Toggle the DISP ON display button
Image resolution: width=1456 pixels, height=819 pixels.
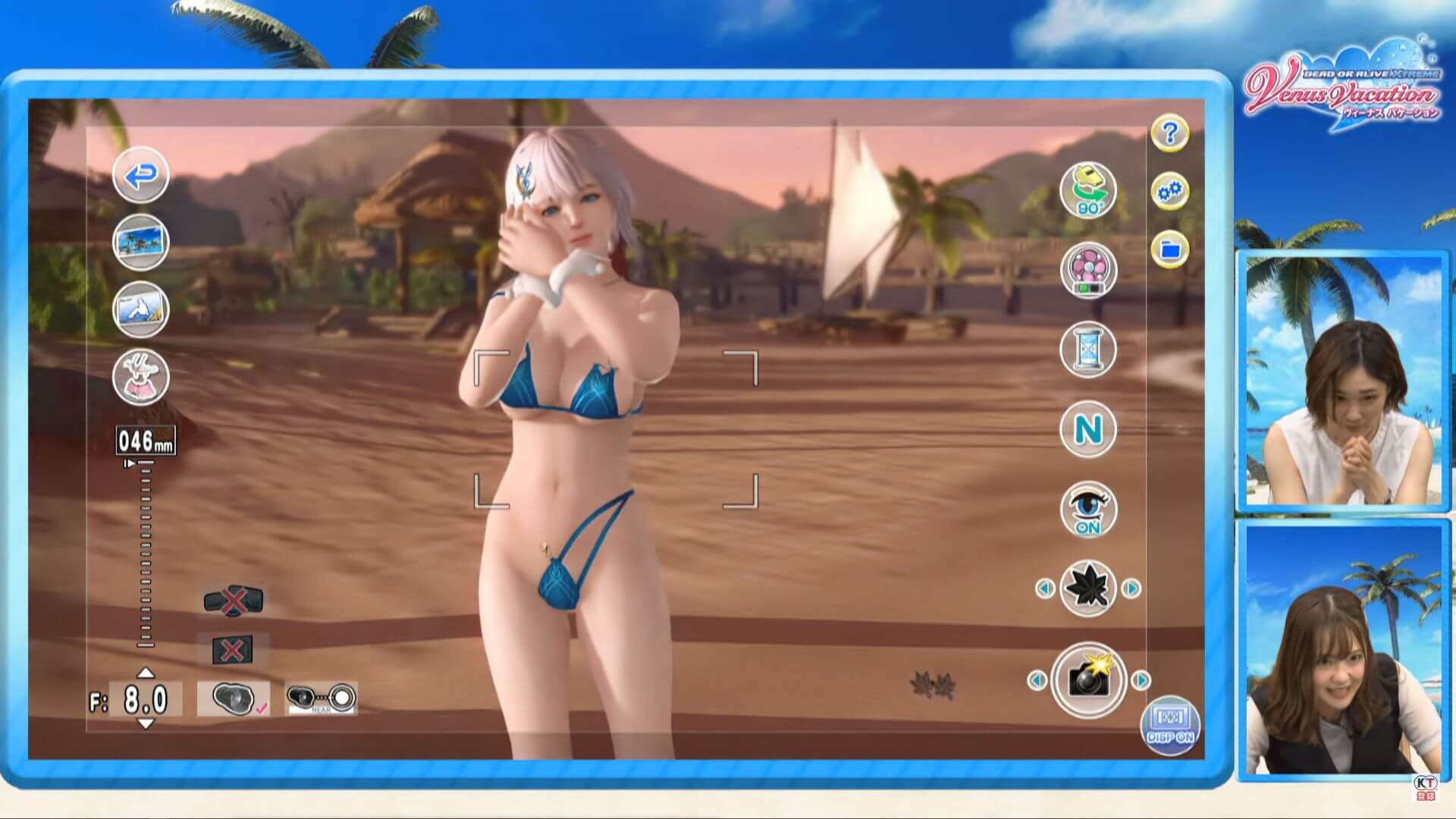click(1170, 726)
